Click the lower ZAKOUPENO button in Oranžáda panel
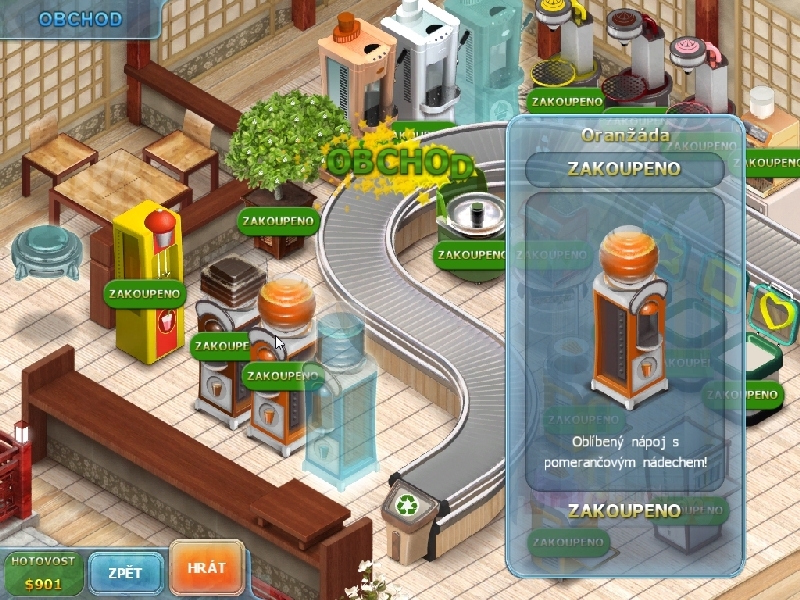800x600 pixels. [x=624, y=511]
